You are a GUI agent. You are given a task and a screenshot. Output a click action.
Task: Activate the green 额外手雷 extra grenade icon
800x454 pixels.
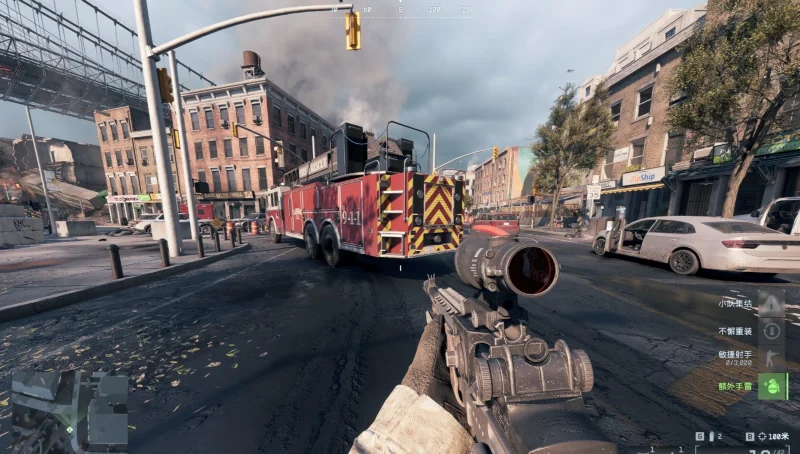pyautogui.click(x=771, y=386)
